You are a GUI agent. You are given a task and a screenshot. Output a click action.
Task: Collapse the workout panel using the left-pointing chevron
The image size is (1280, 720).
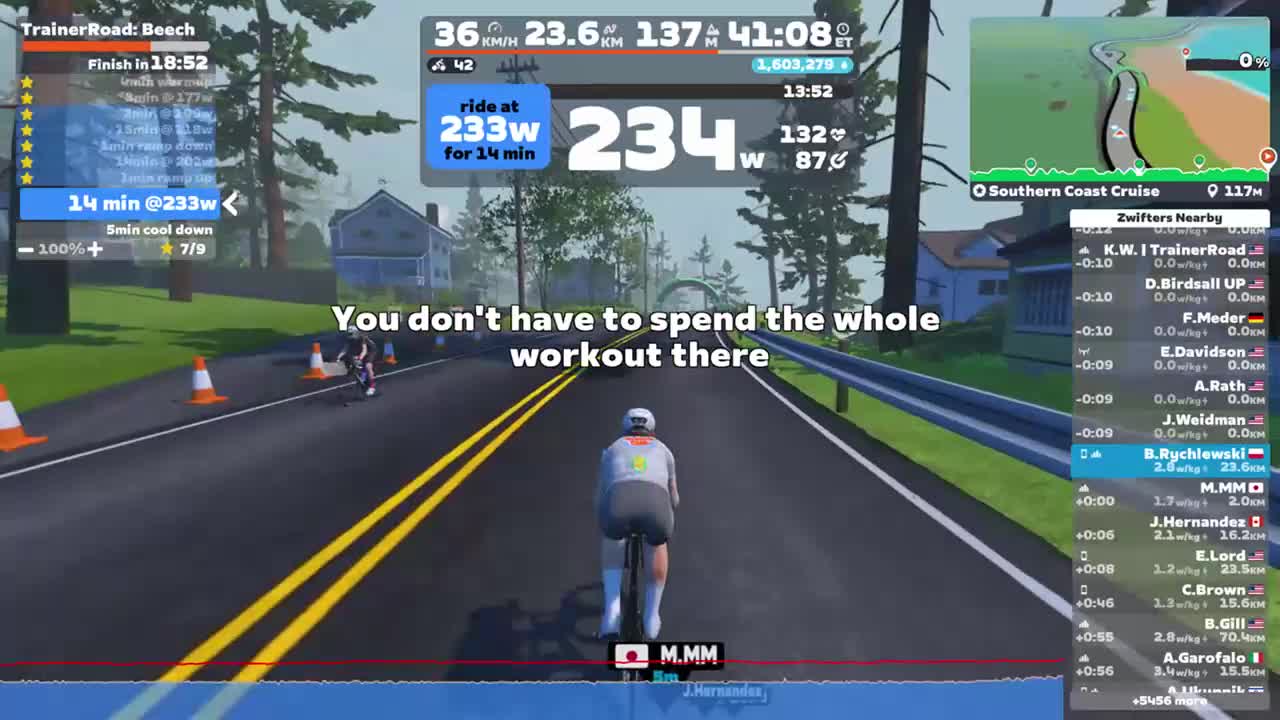pos(230,203)
